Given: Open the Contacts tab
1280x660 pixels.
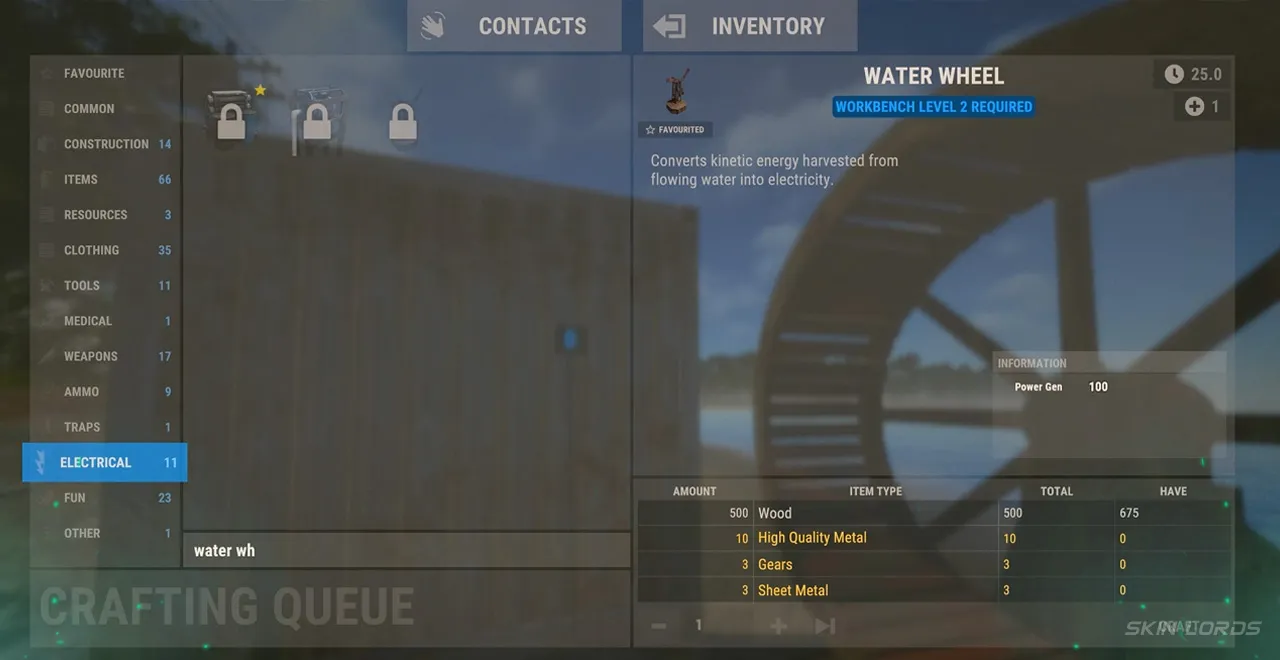Looking at the screenshot, I should (514, 26).
